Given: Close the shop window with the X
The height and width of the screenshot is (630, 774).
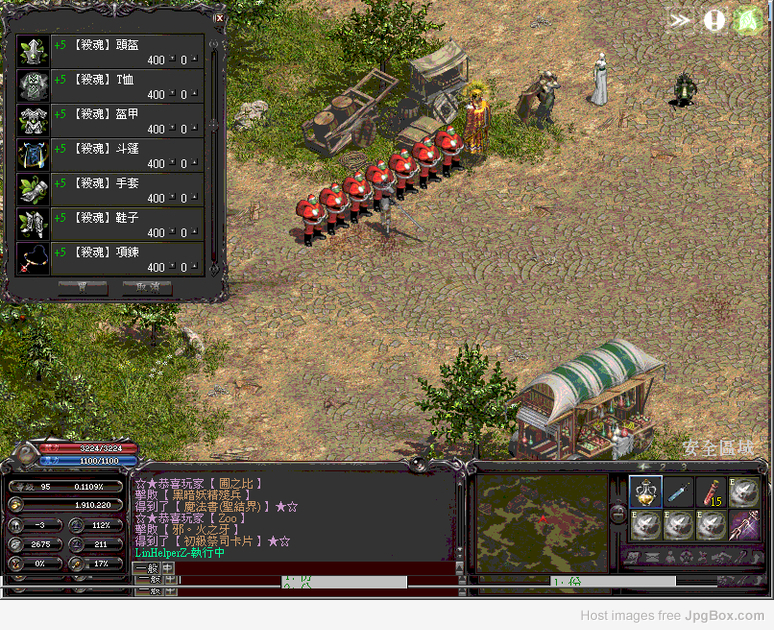Looking at the screenshot, I should [219, 17].
